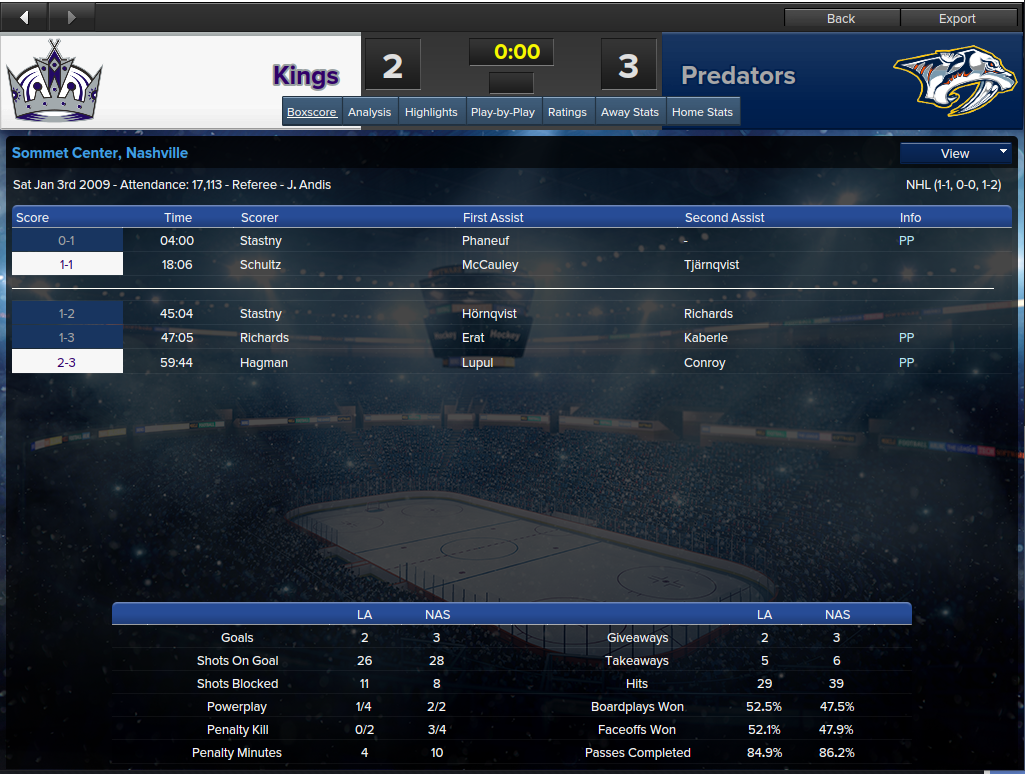Open the Predators team name link
This screenshot has width=1025, height=774.
point(738,76)
